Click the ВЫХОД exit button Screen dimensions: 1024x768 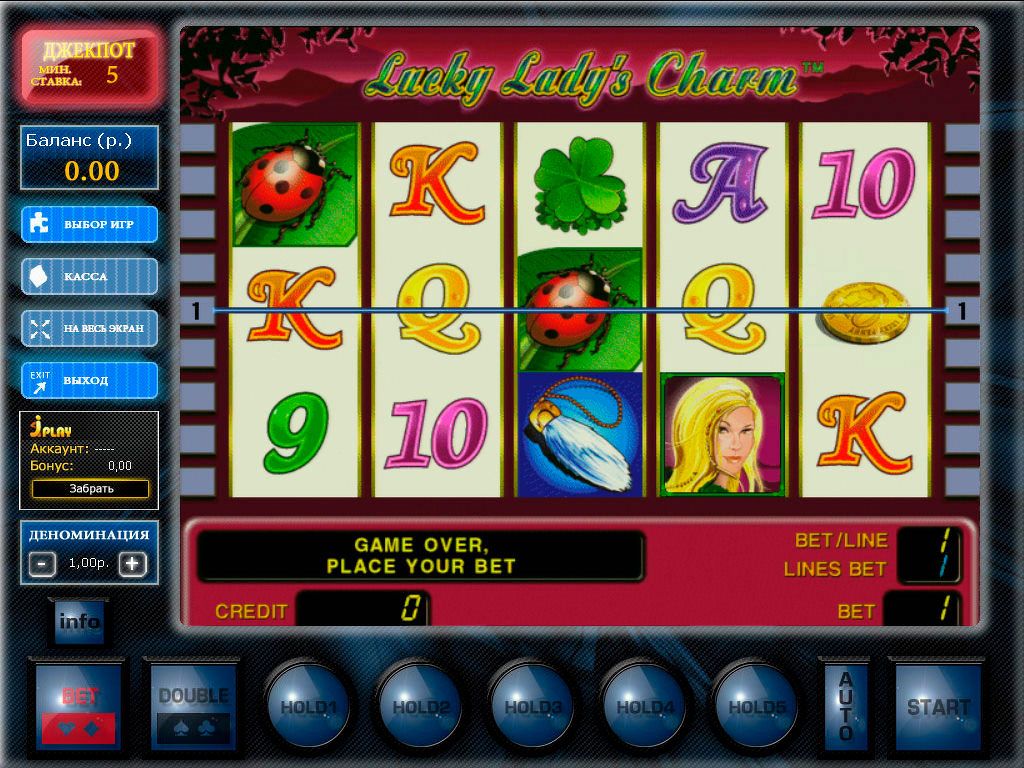coord(90,380)
